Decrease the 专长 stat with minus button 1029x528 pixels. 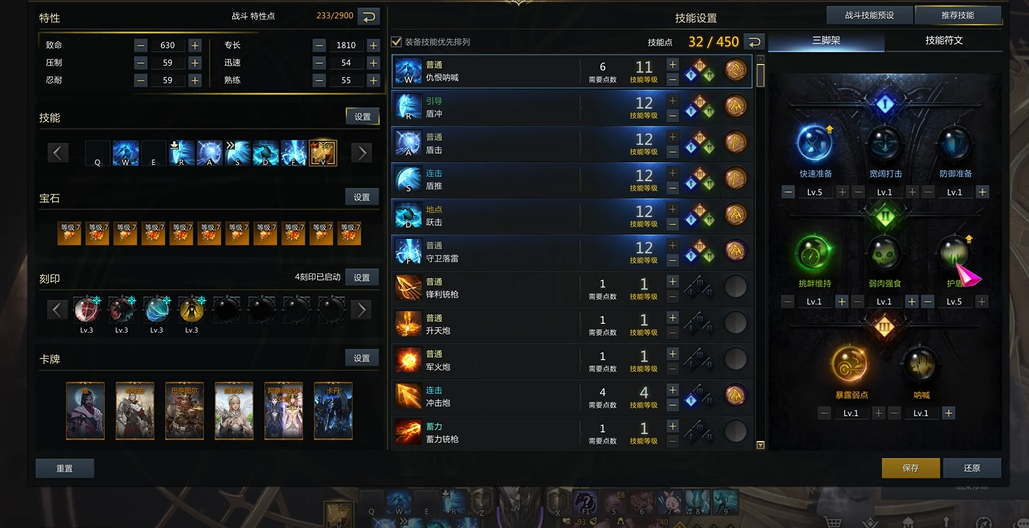[x=319, y=45]
